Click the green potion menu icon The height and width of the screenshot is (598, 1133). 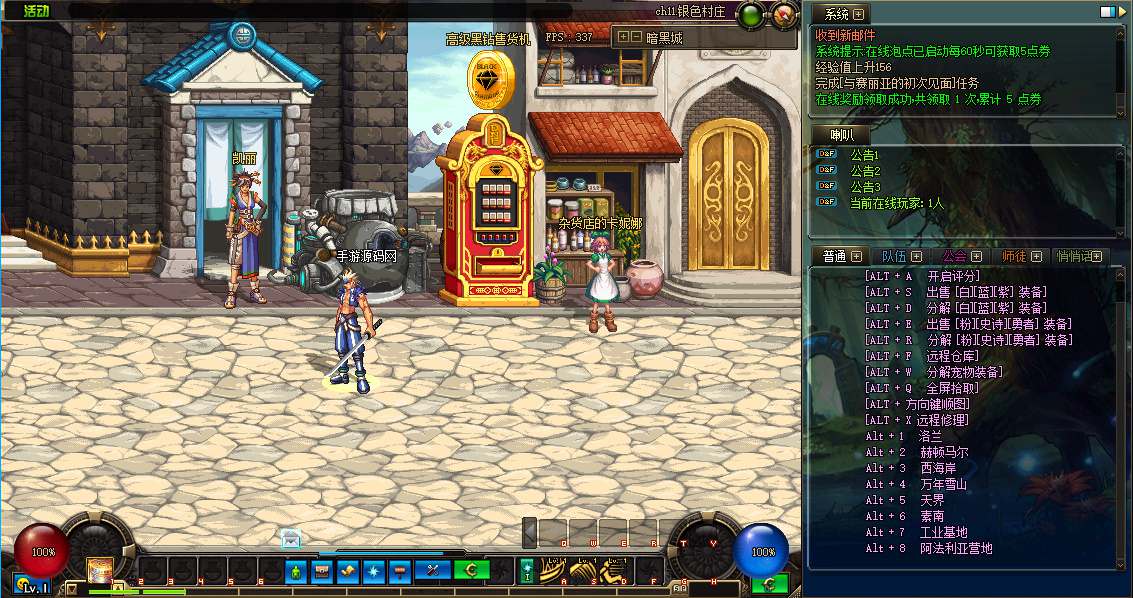tap(295, 571)
